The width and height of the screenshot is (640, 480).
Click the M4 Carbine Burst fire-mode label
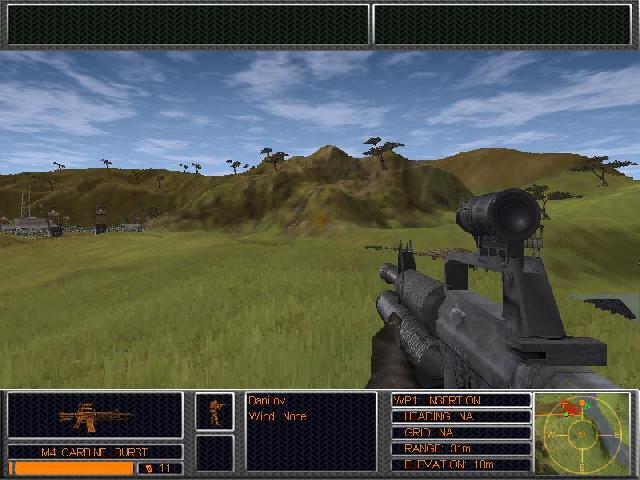(95, 452)
